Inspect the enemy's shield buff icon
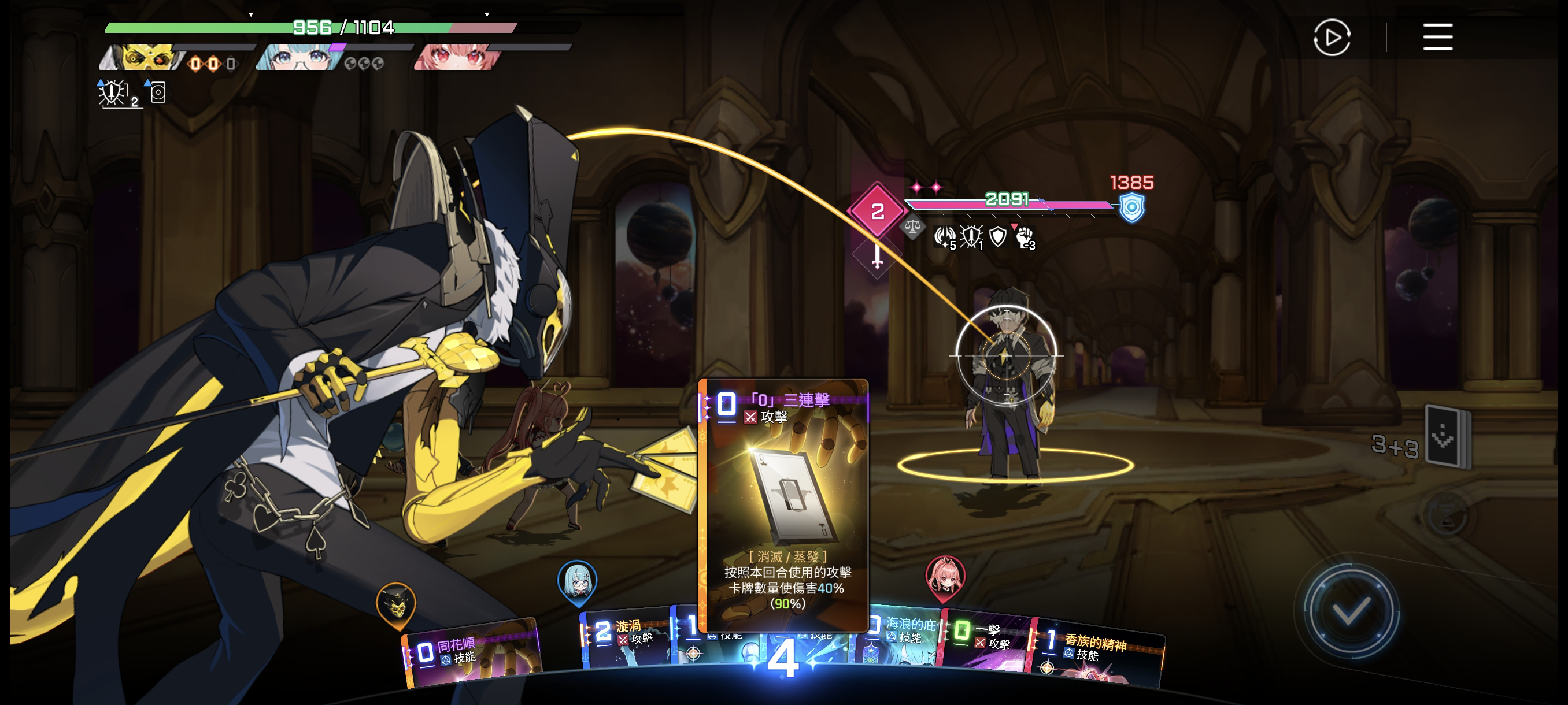 point(998,236)
